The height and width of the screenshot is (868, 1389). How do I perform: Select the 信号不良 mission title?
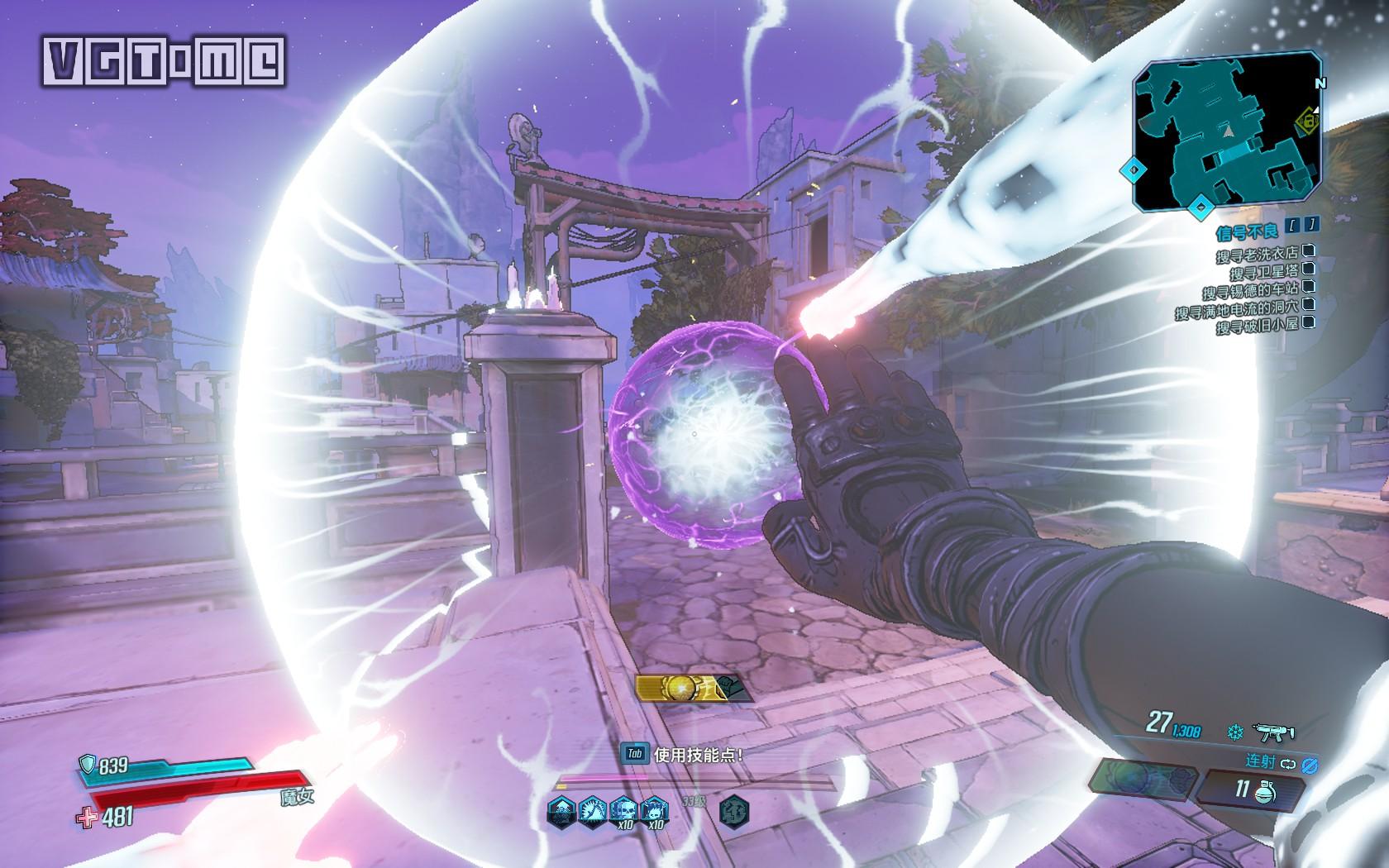[x=1247, y=231]
